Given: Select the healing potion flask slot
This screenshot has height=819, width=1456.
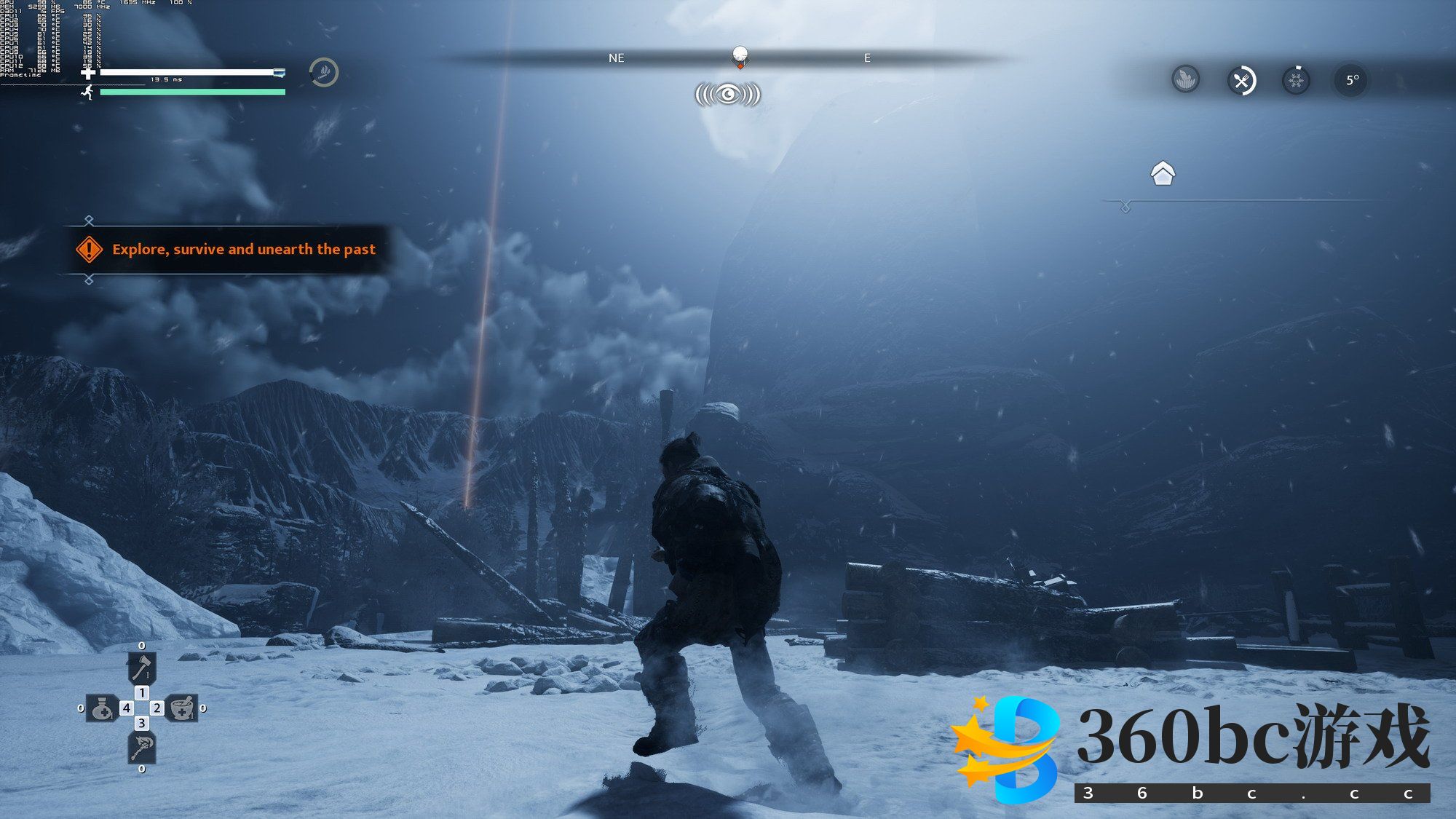Looking at the screenshot, I should click(102, 708).
